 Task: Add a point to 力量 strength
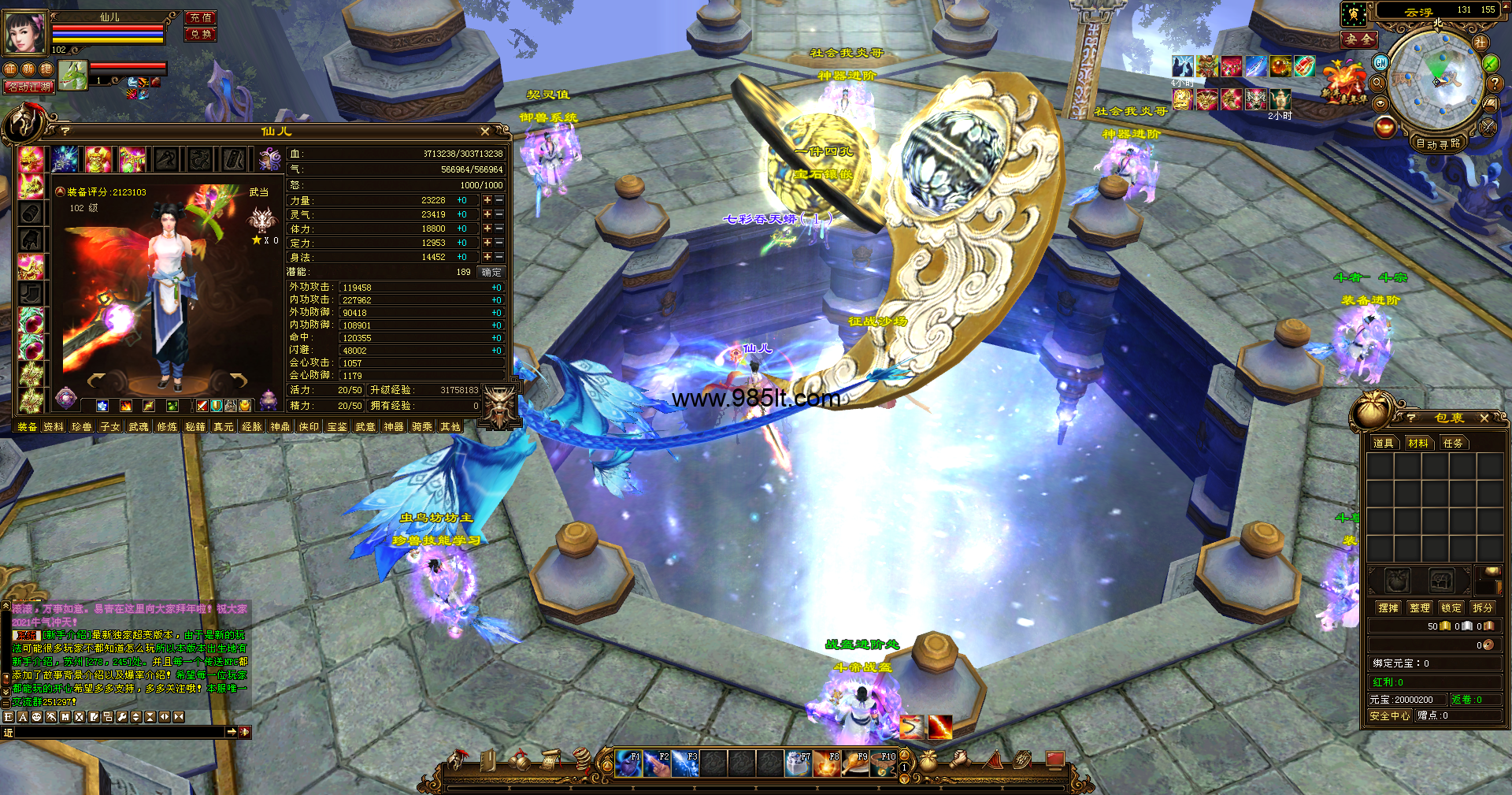(487, 201)
